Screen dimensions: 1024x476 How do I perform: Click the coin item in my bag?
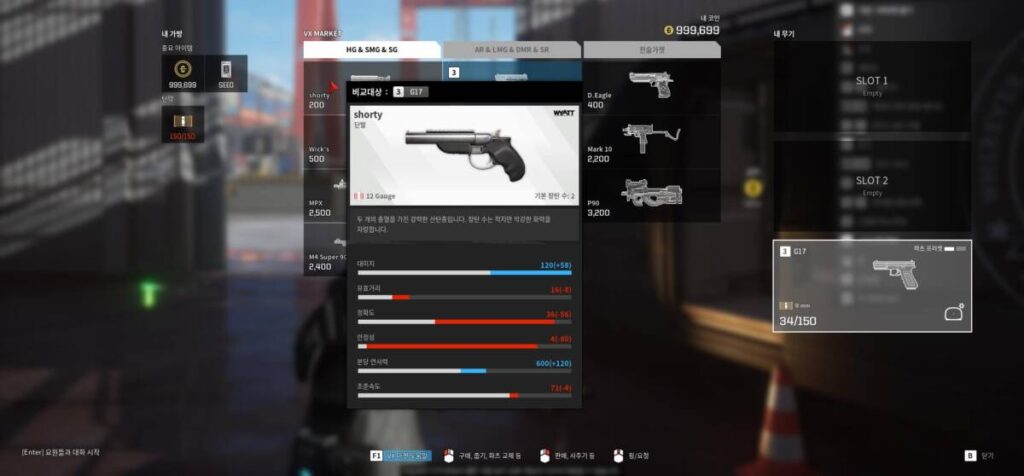[x=182, y=73]
